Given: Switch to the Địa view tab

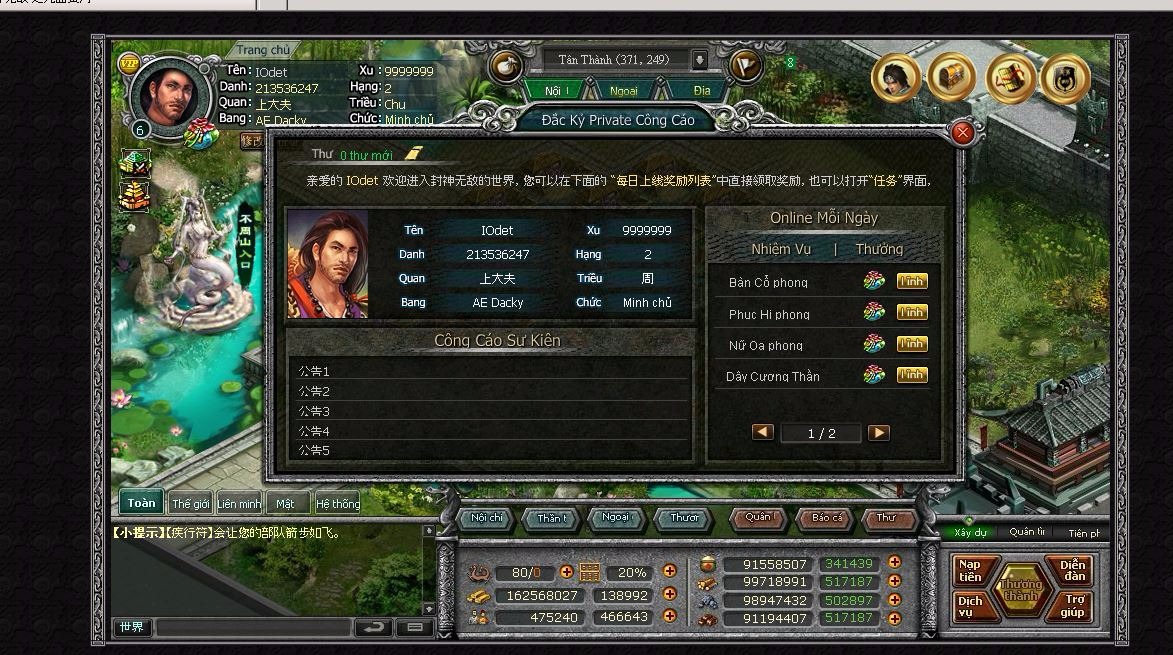Looking at the screenshot, I should pyautogui.click(x=702, y=91).
